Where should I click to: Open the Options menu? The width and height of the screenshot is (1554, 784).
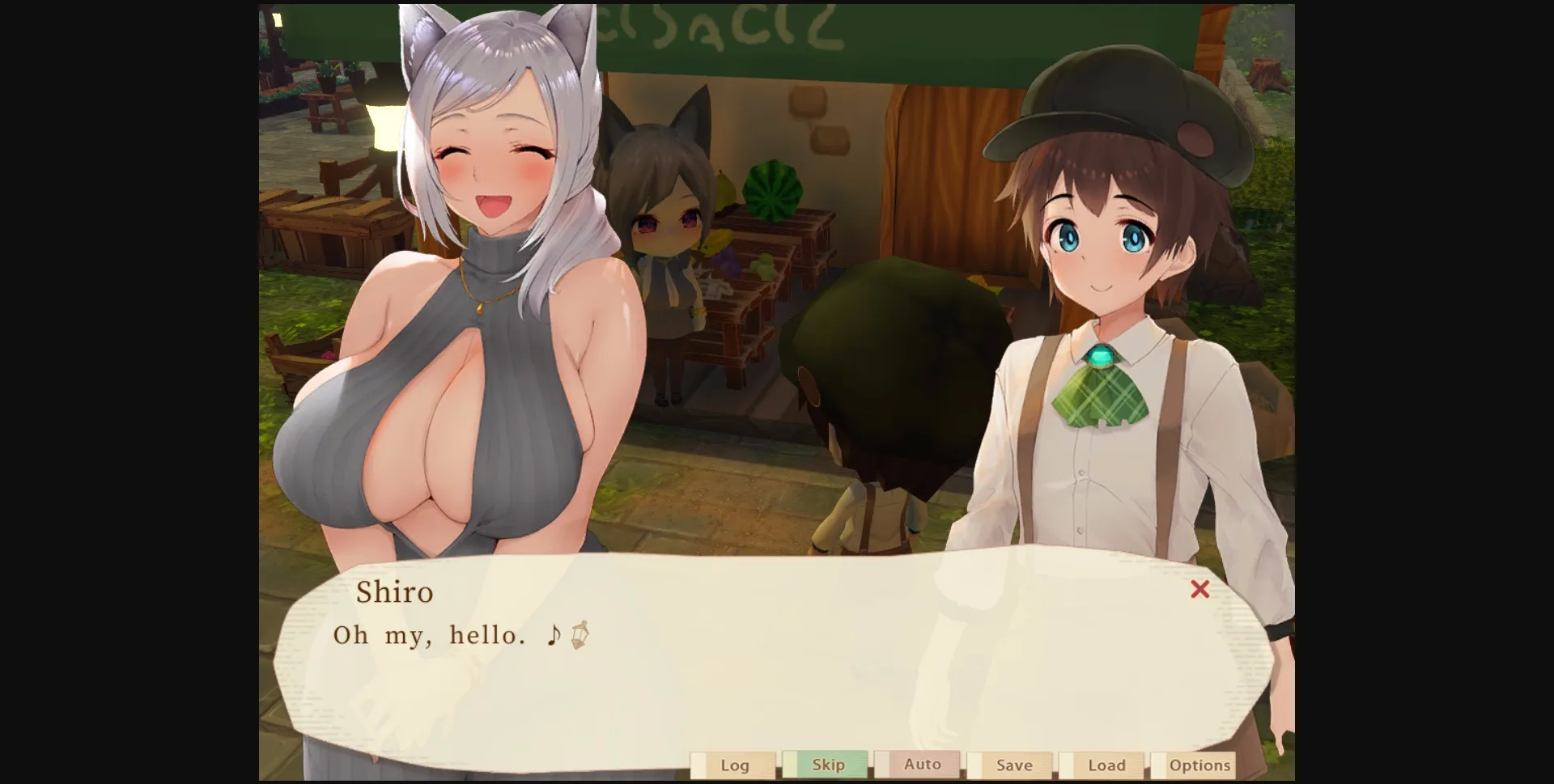click(1200, 764)
